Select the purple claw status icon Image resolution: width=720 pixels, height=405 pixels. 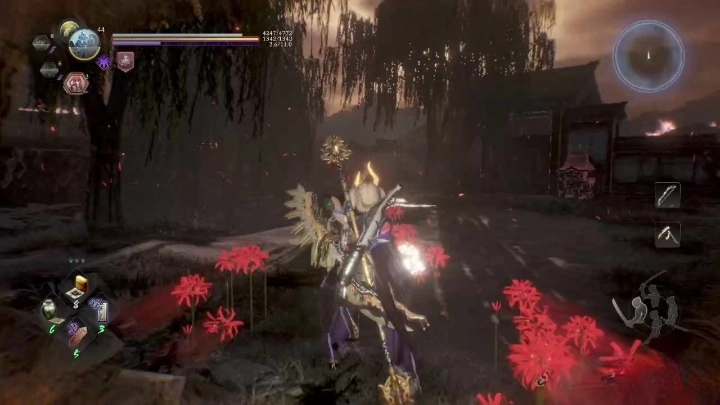point(104,62)
